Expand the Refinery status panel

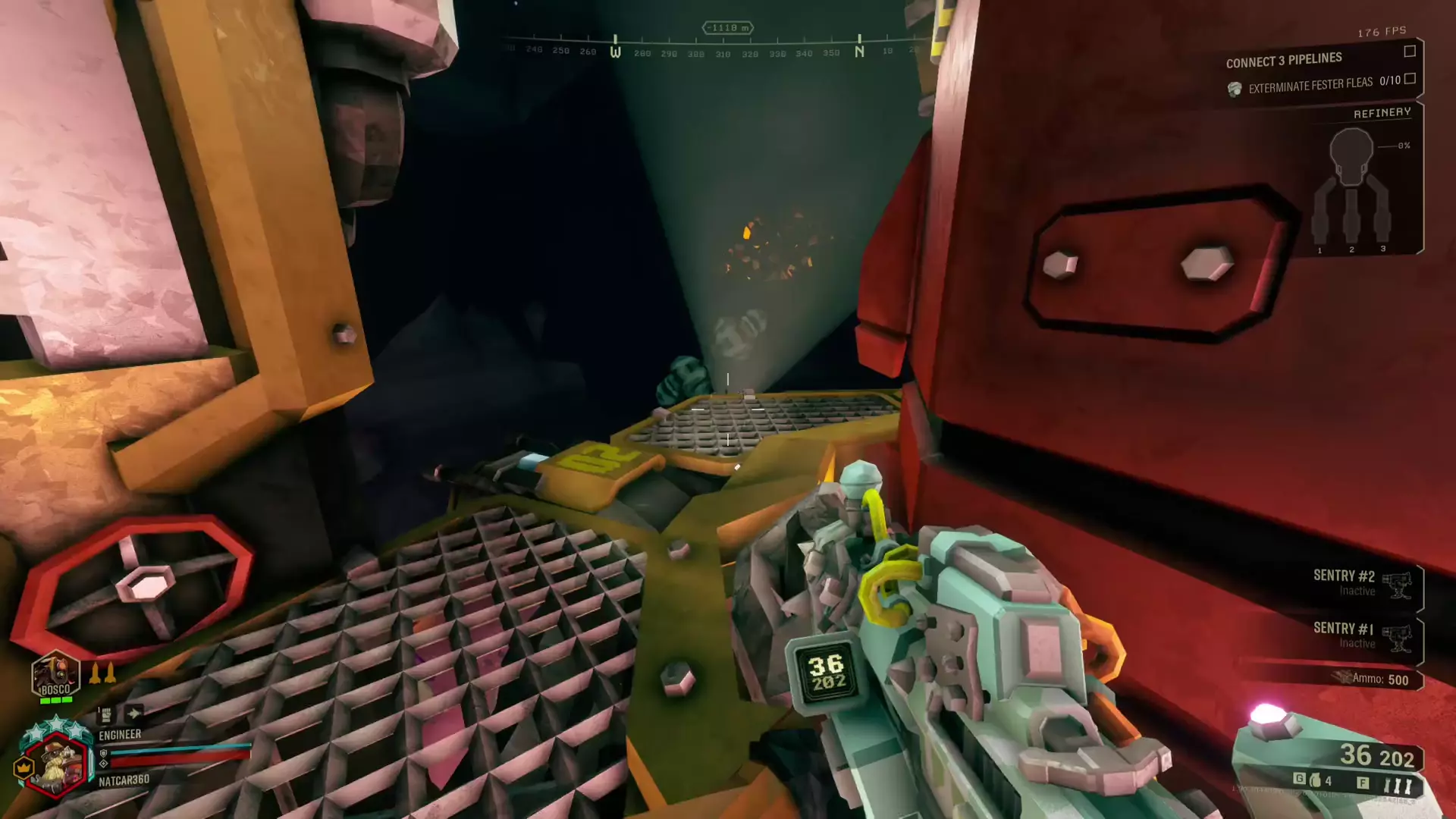pos(1382,112)
